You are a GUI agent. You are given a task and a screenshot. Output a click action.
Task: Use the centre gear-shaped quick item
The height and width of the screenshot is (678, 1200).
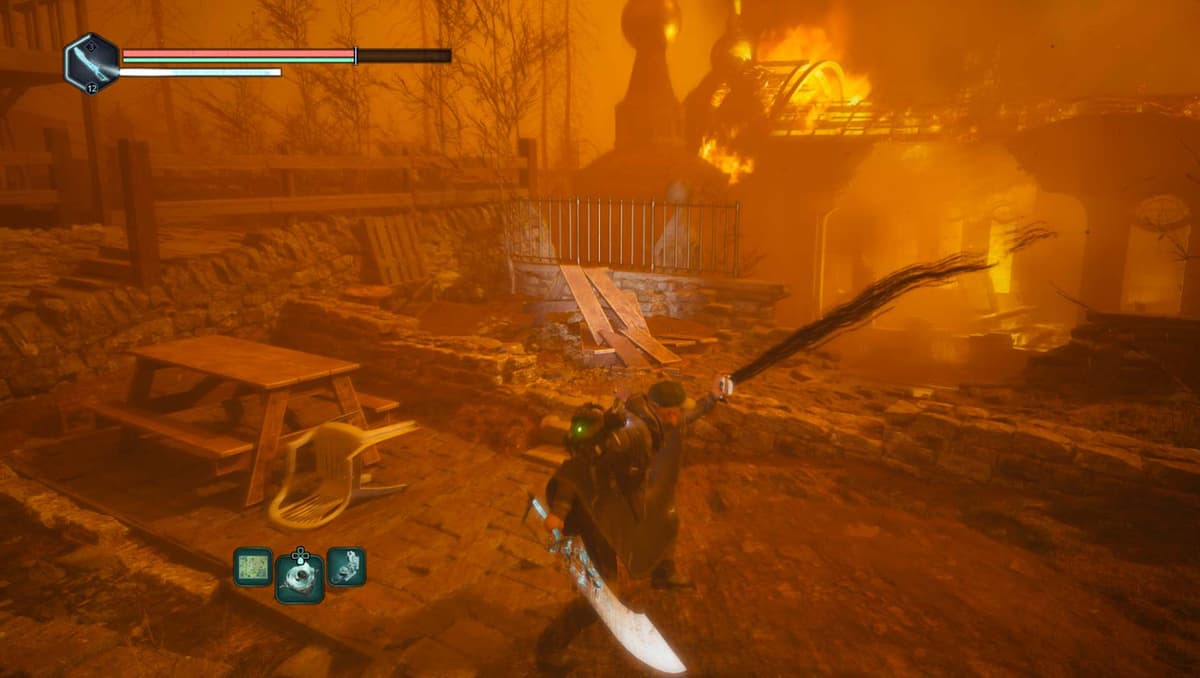point(300,577)
